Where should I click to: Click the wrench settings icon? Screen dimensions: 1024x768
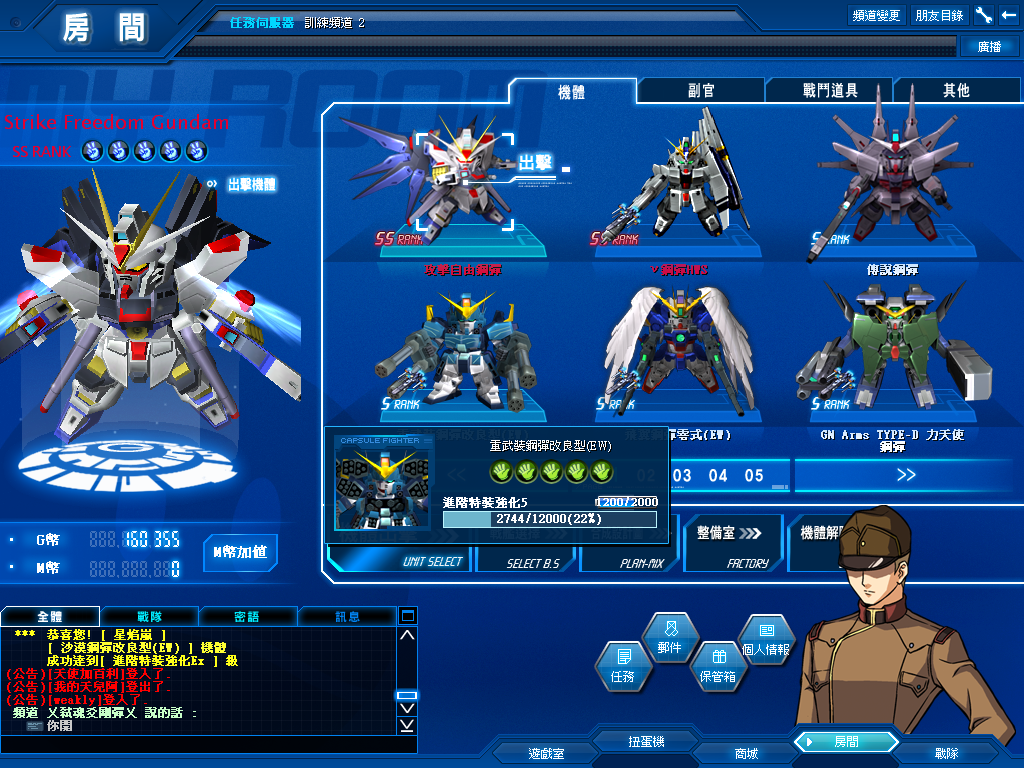coord(984,15)
